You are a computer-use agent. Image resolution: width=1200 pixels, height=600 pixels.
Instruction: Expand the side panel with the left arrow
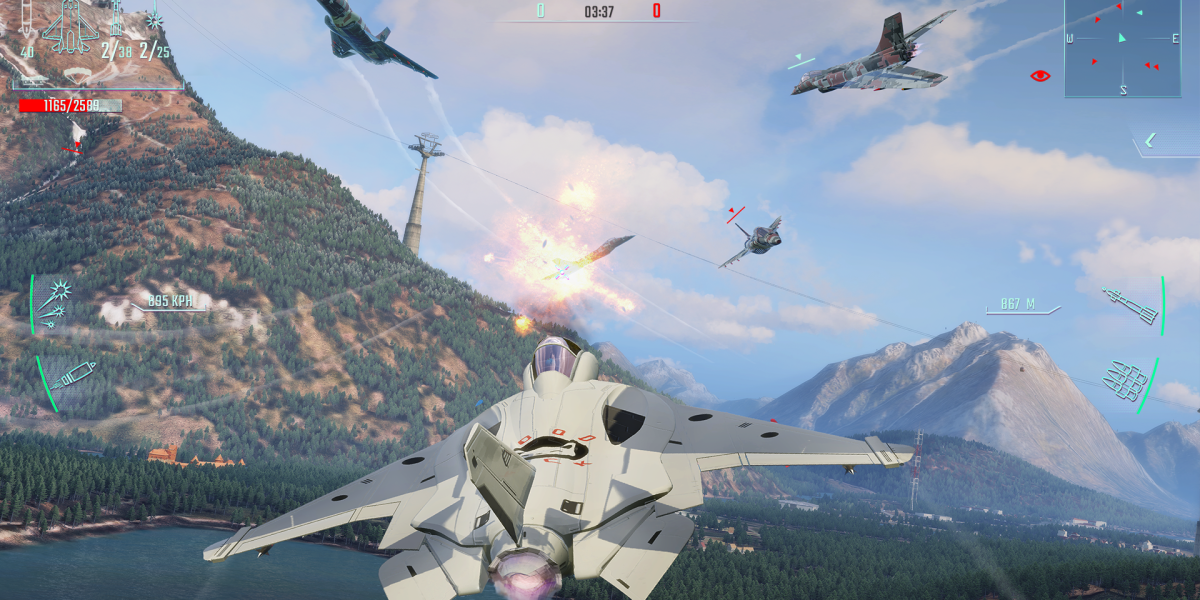[x=1150, y=140]
